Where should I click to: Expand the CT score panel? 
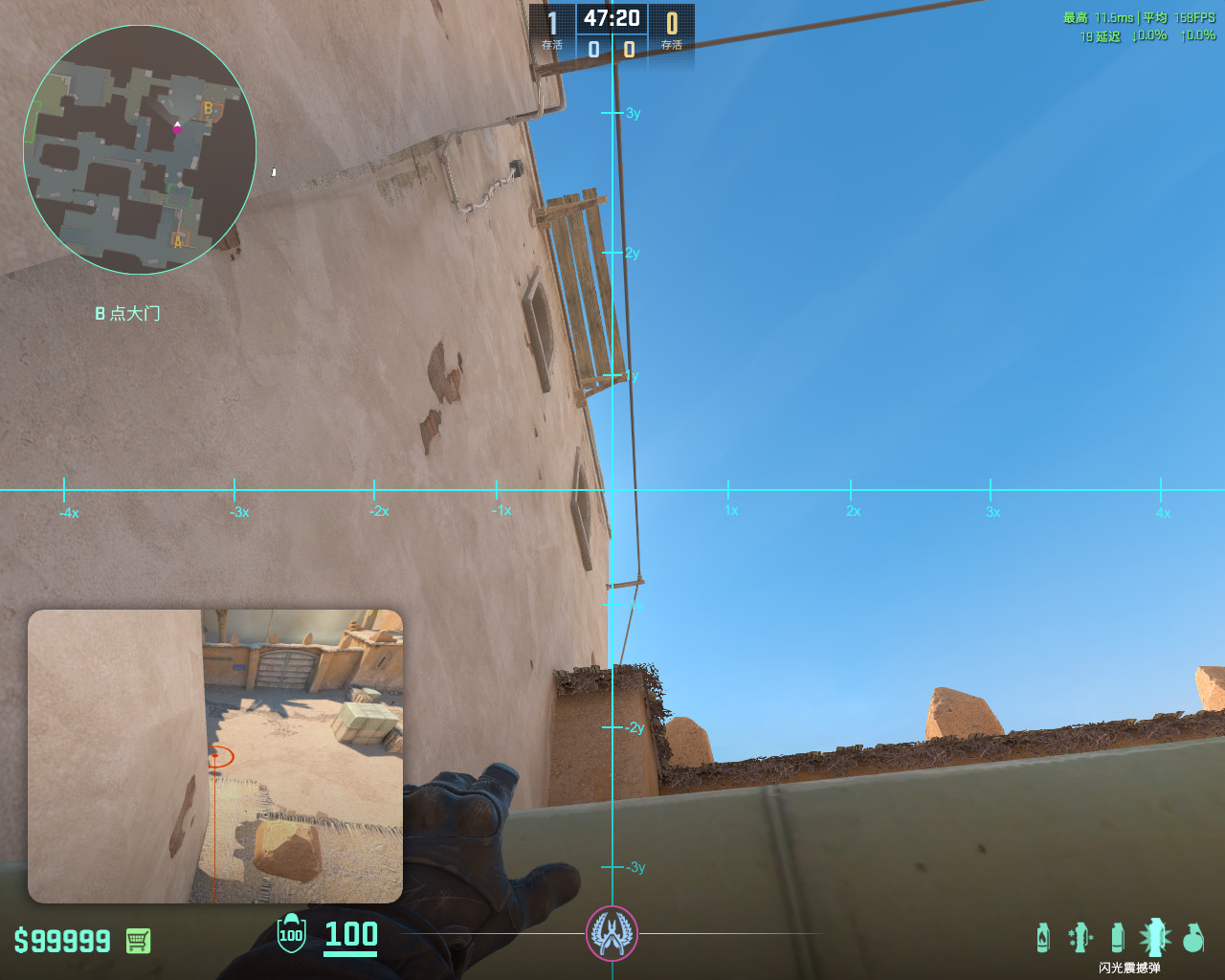552,29
